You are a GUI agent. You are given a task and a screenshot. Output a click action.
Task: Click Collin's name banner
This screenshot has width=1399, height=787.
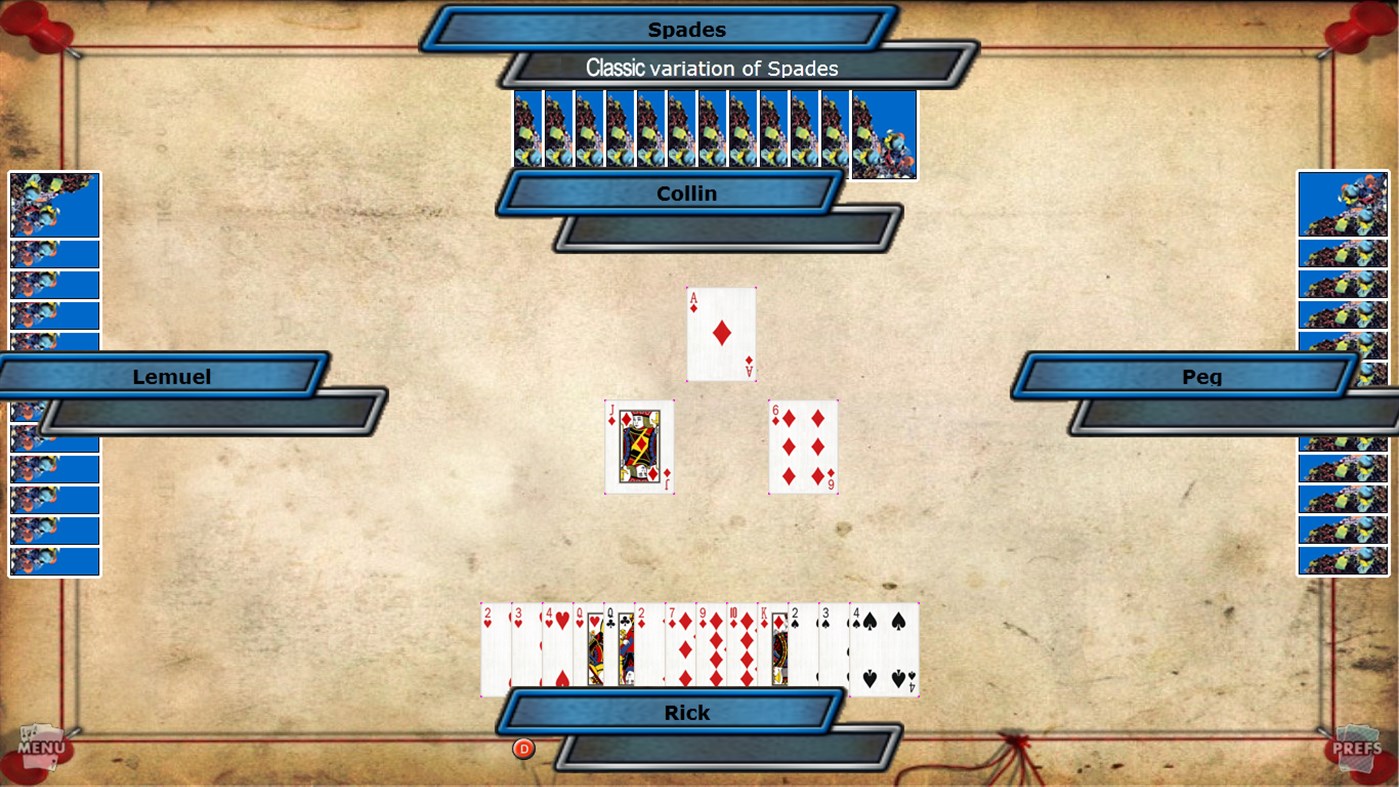click(686, 193)
